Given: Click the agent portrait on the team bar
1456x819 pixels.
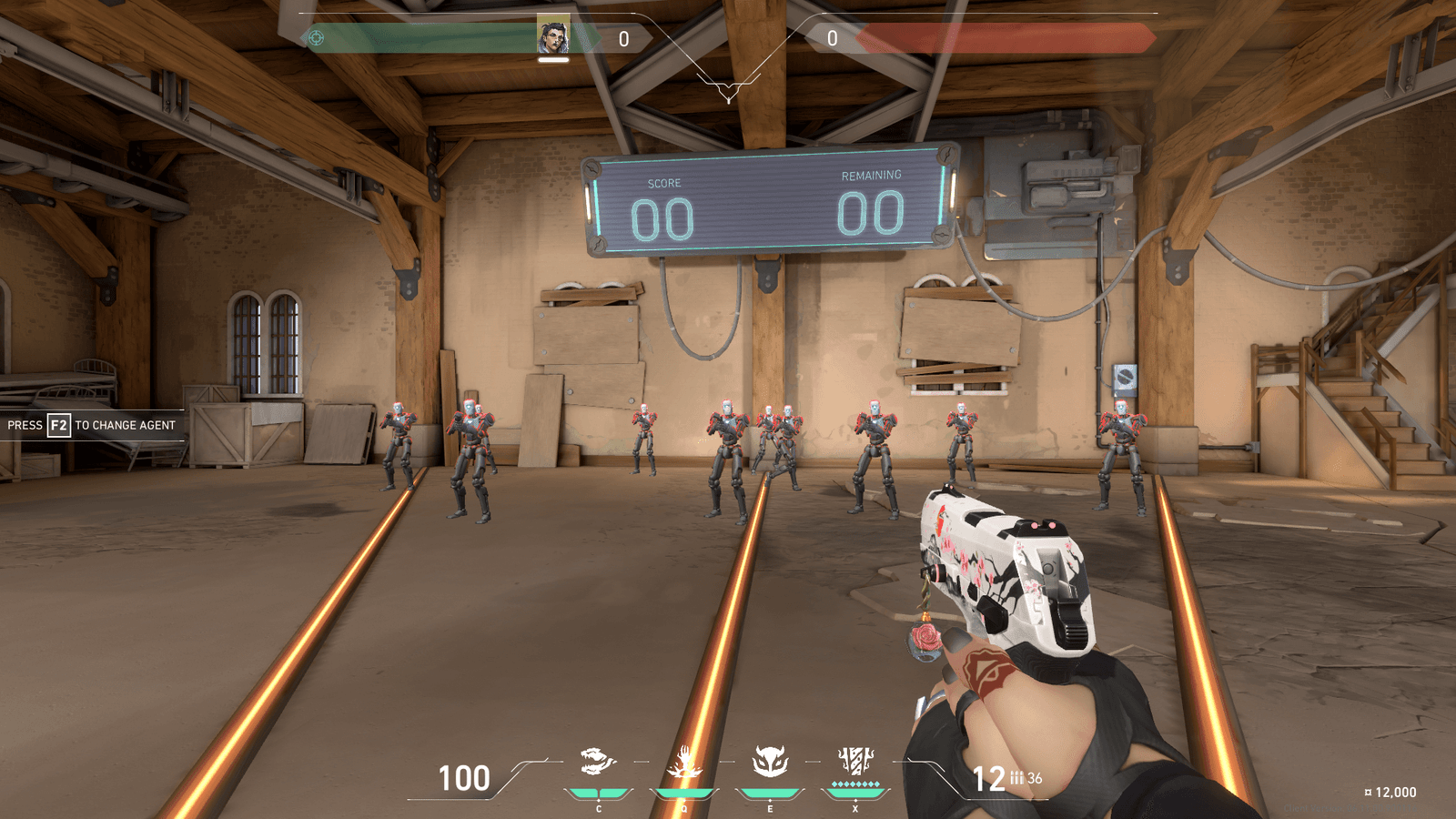Looking at the screenshot, I should [552, 36].
